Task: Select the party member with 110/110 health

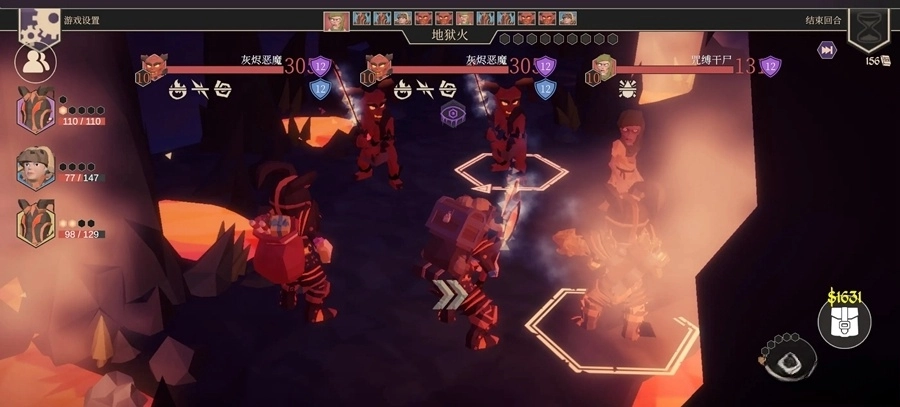Action: coord(36,109)
